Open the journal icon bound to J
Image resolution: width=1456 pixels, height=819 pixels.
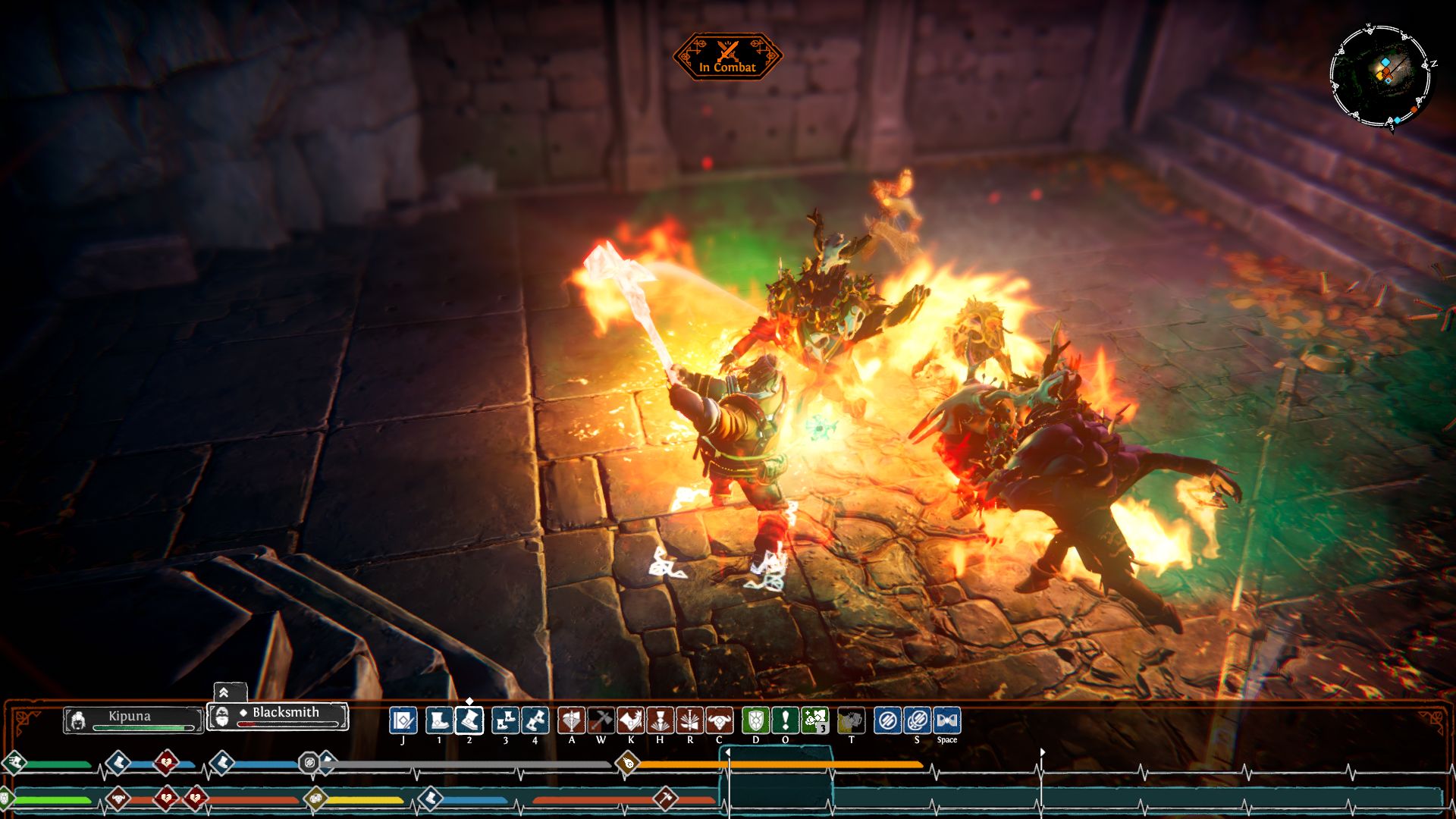click(x=403, y=720)
